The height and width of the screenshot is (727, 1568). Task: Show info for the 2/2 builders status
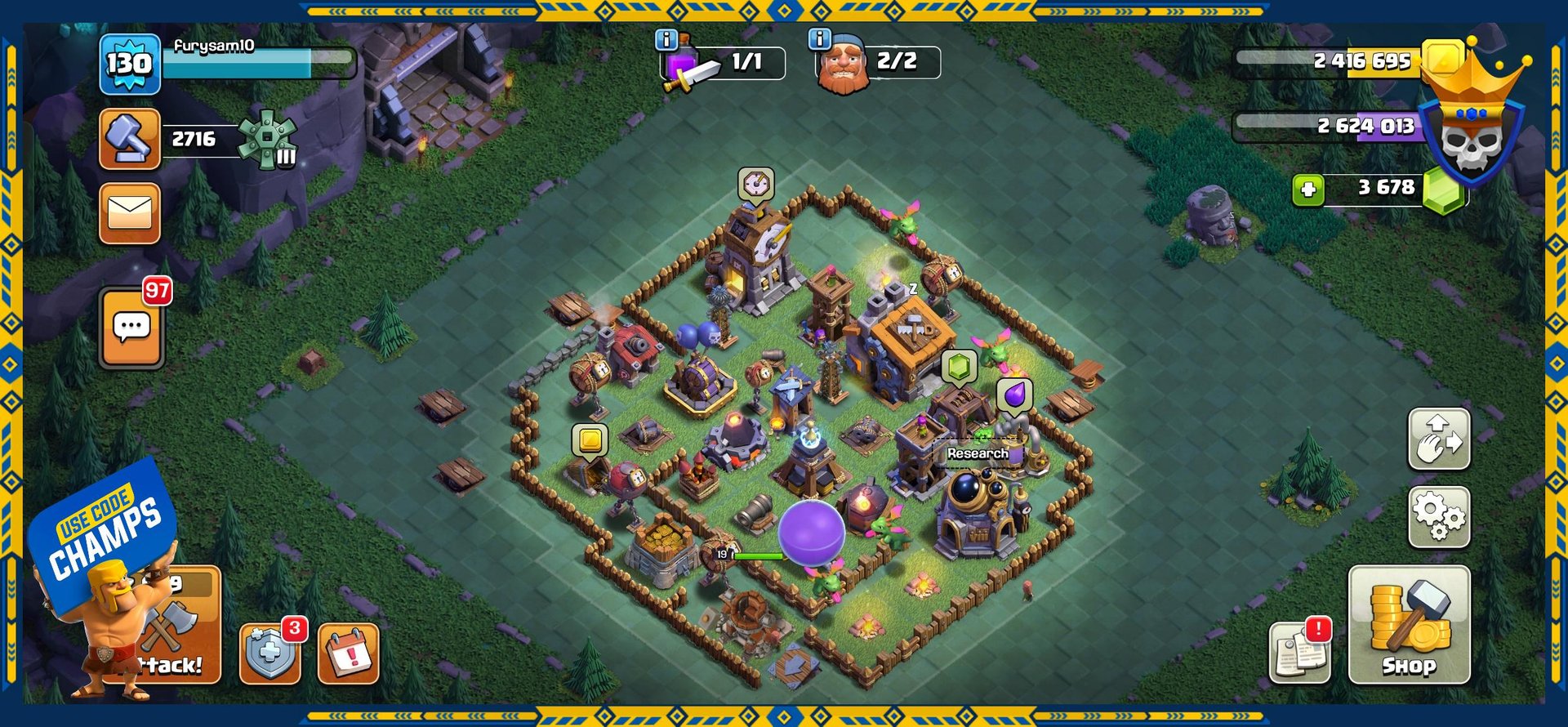[819, 39]
